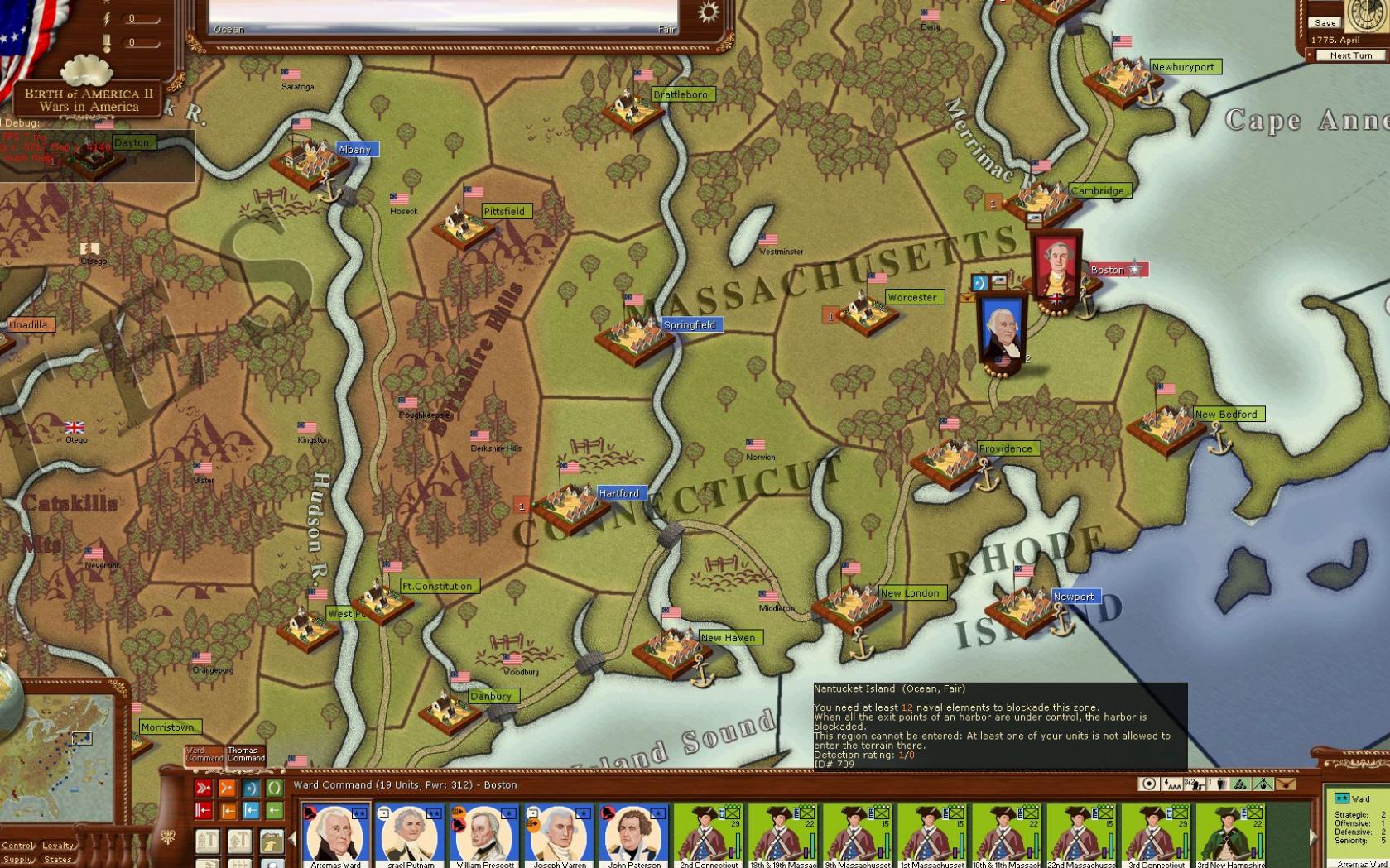Switch to the Control map tab
The height and width of the screenshot is (868, 1390).
(17, 845)
